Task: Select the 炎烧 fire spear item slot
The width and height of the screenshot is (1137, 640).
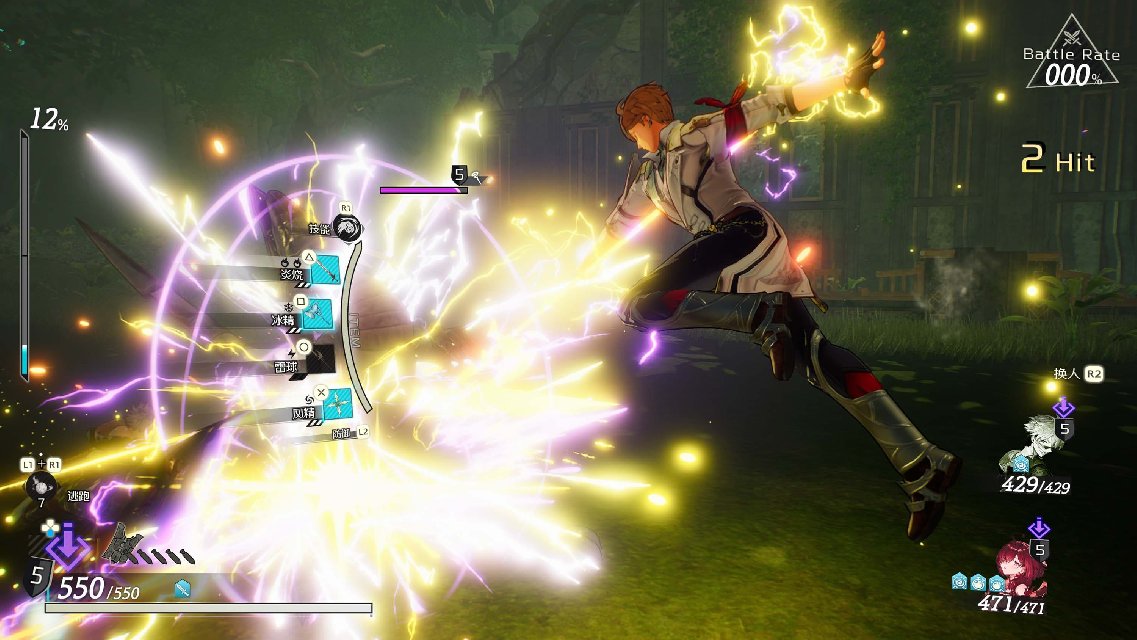Action: (325, 270)
